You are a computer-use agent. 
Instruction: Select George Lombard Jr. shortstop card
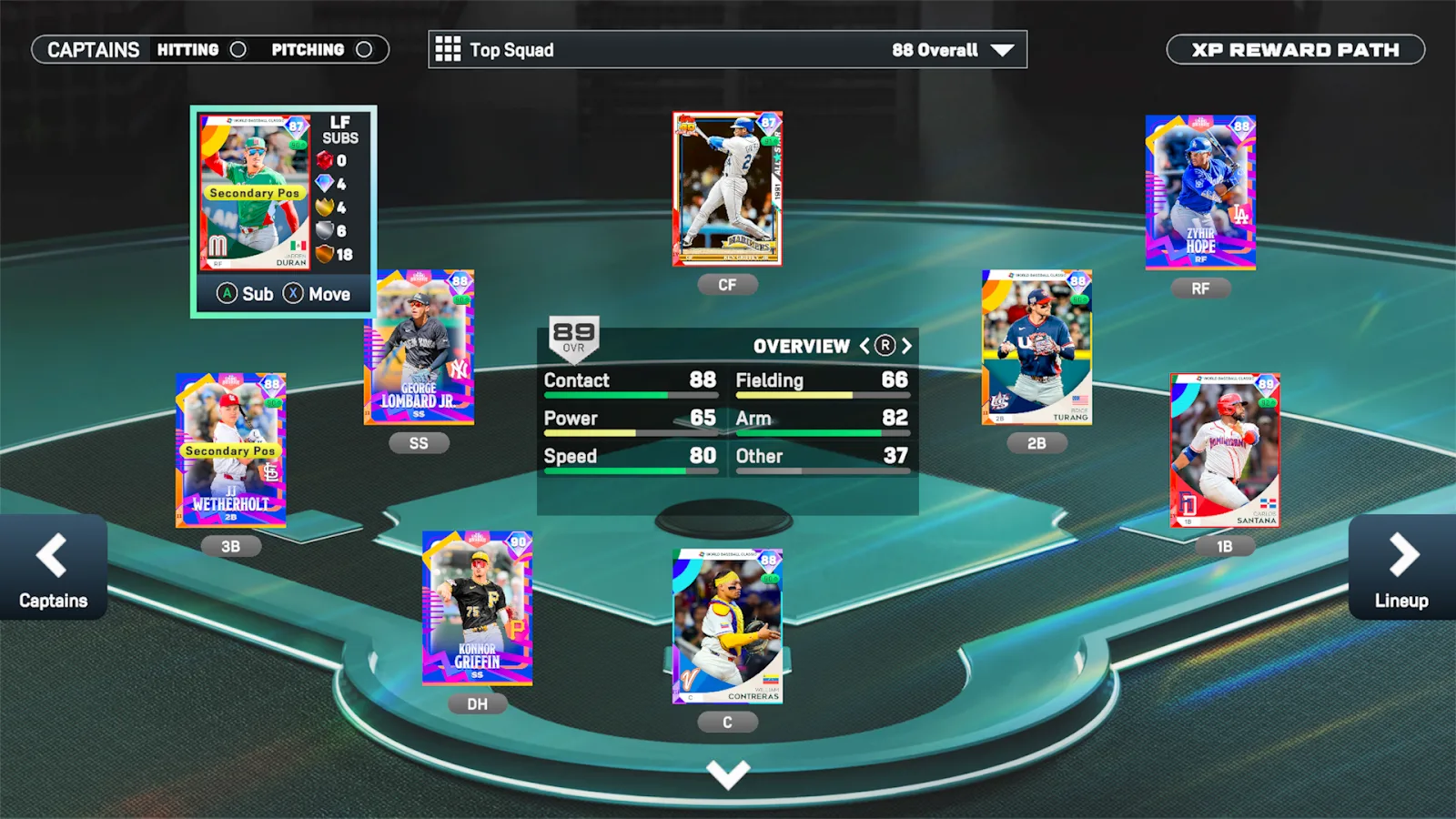(x=419, y=348)
